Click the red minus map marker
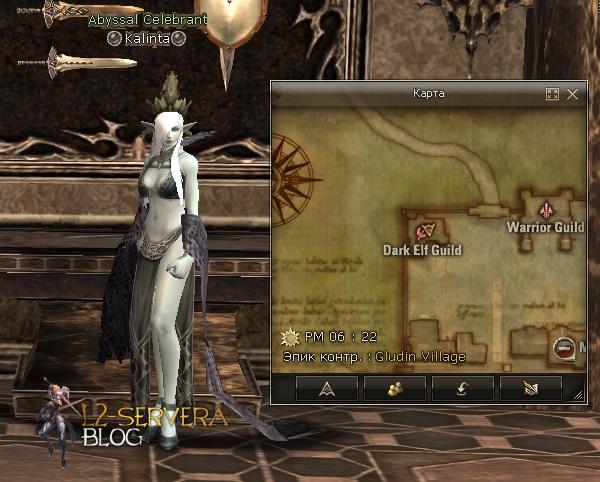Screen dimensions: 600x482 click(565, 348)
